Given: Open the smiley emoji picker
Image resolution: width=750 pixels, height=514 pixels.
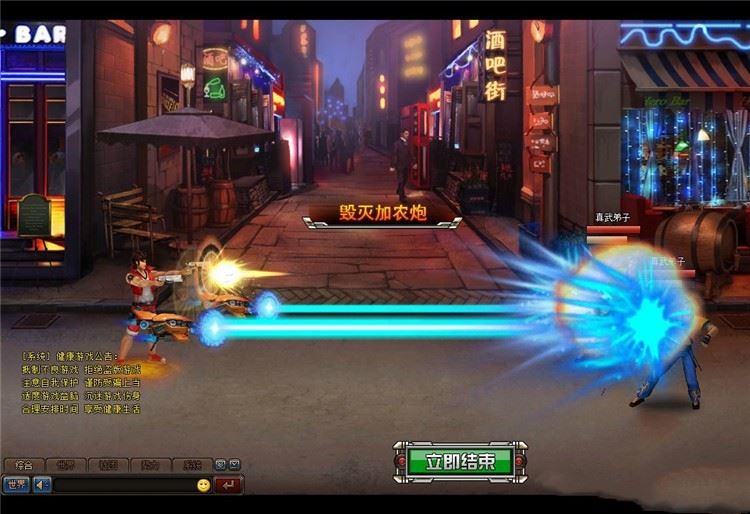Looking at the screenshot, I should point(203,485).
